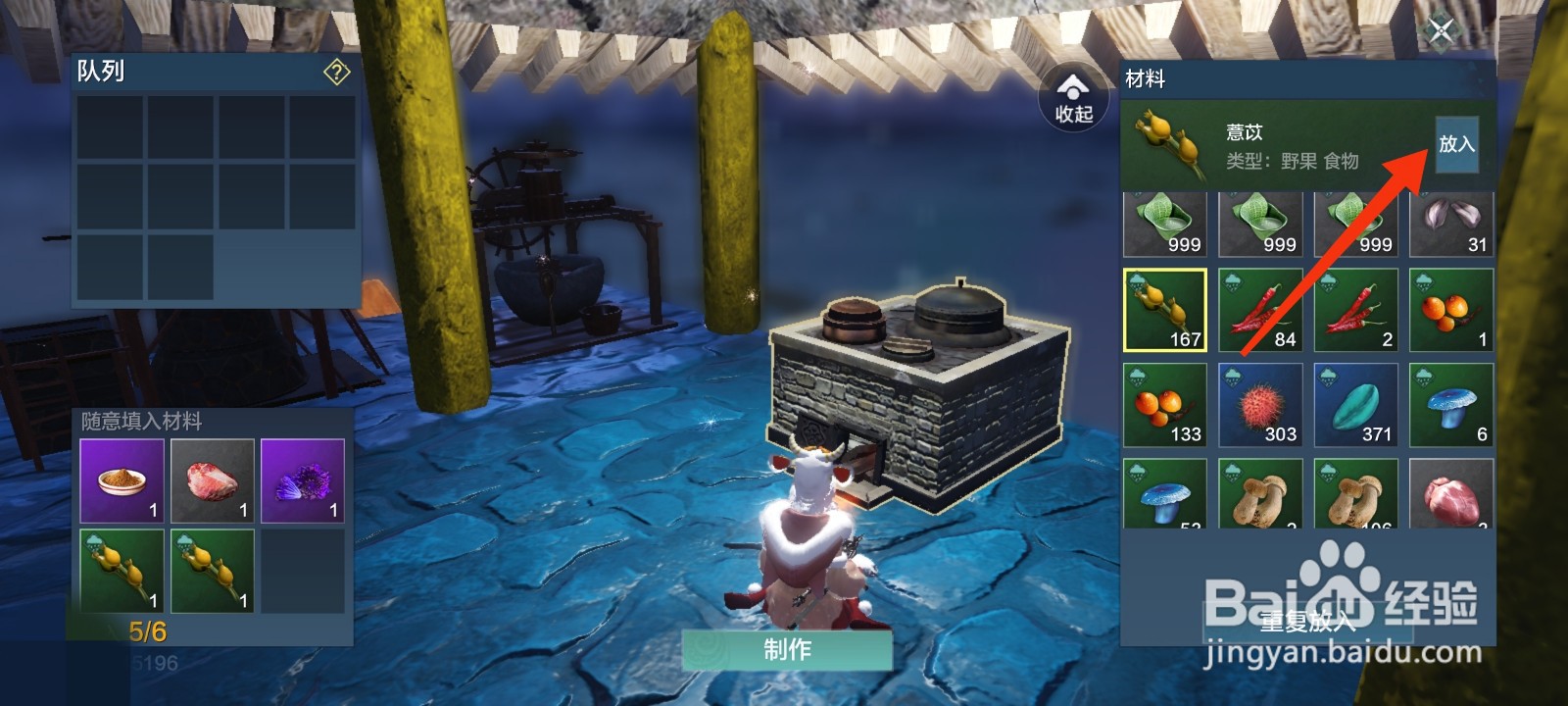This screenshot has width=1568, height=706.
Task: Start cooking with the 制作 button
Action: [787, 649]
